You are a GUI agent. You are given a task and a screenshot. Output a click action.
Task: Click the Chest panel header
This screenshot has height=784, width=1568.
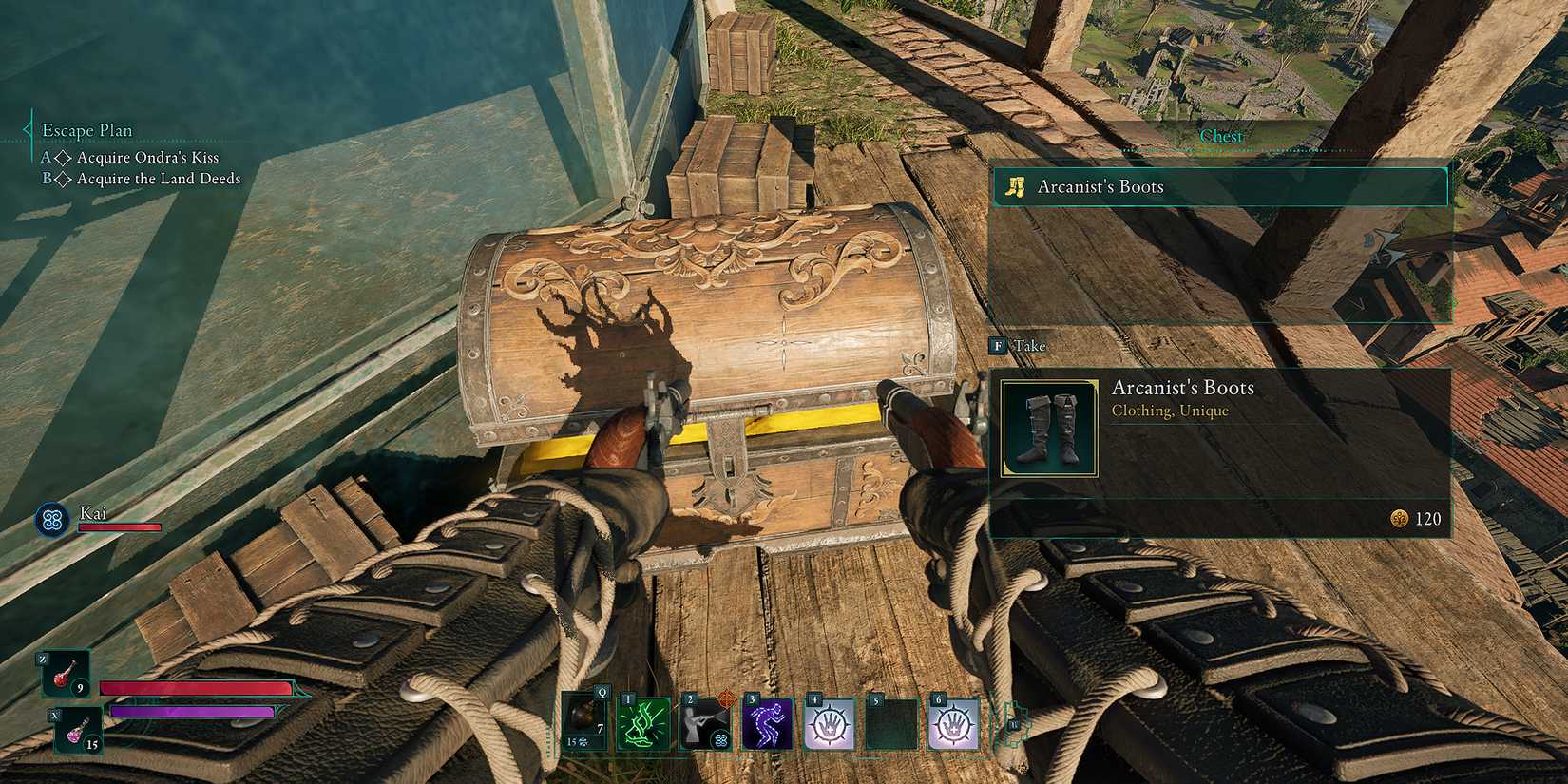(1222, 136)
